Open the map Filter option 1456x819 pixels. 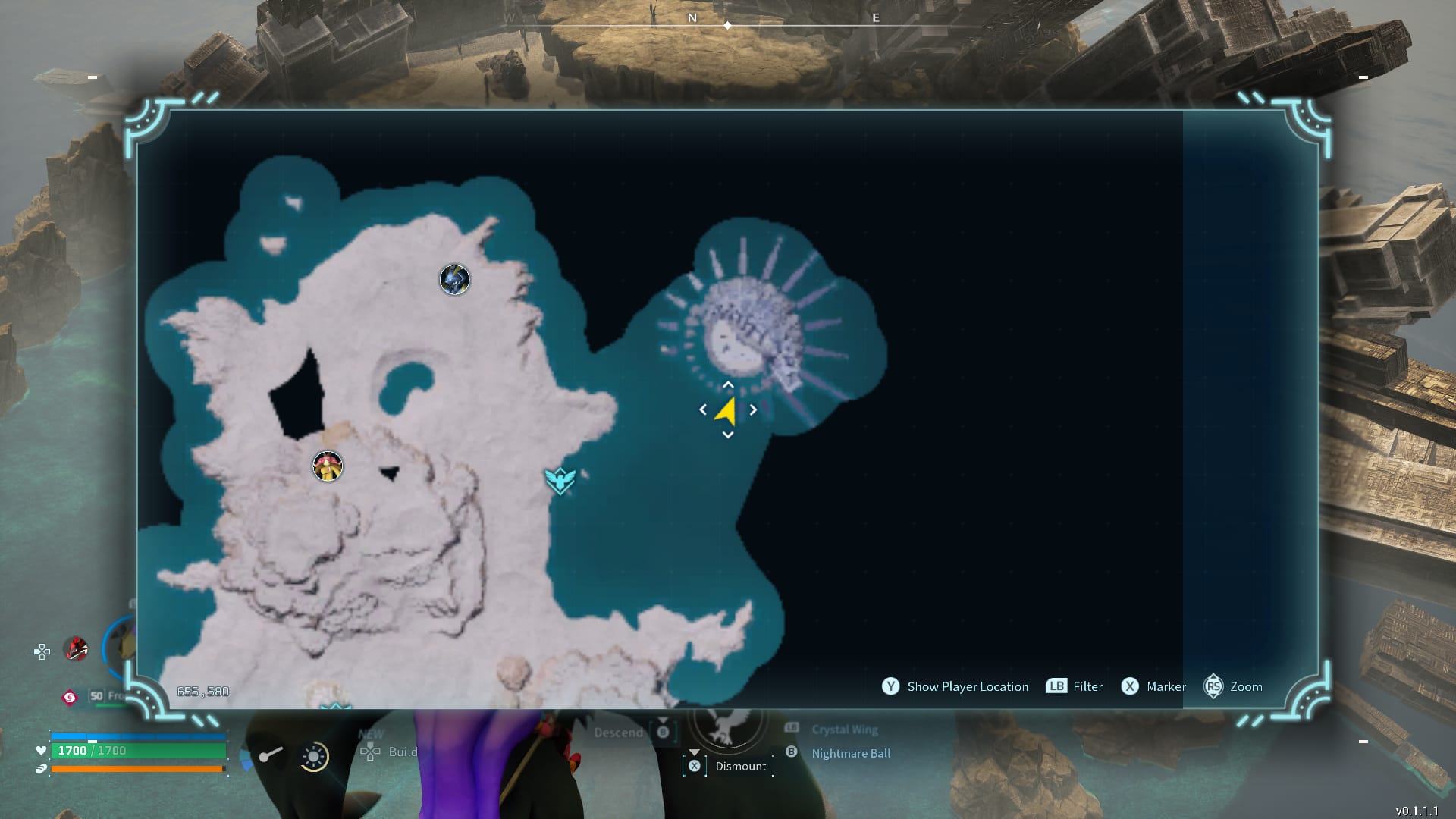[x=1087, y=686]
